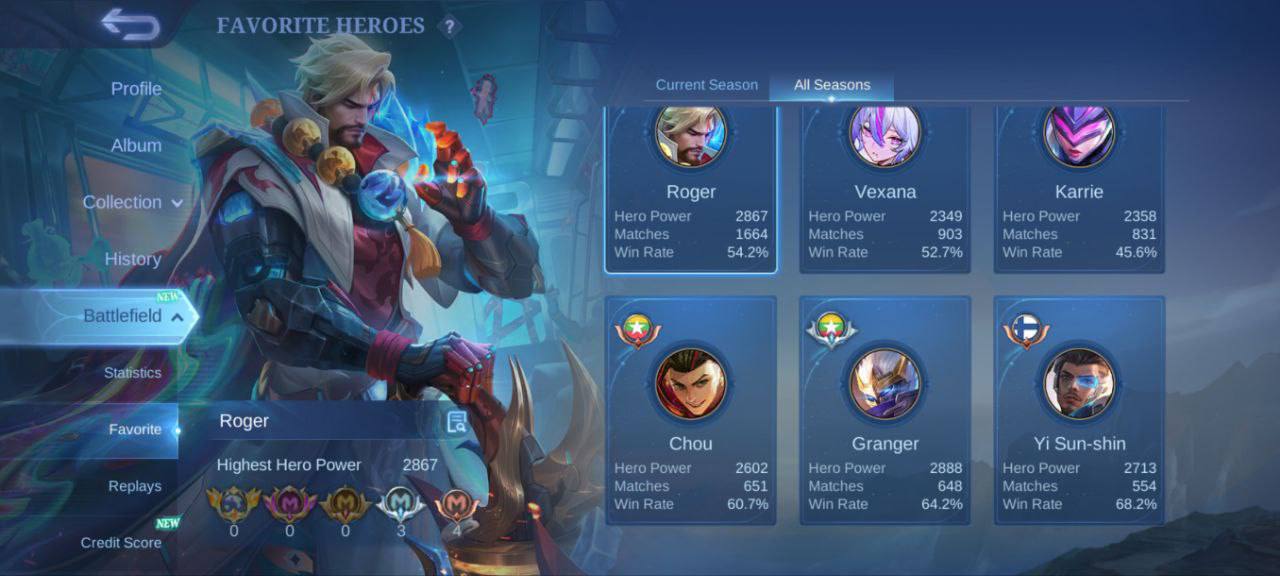Open the Replays submenu

(135, 486)
